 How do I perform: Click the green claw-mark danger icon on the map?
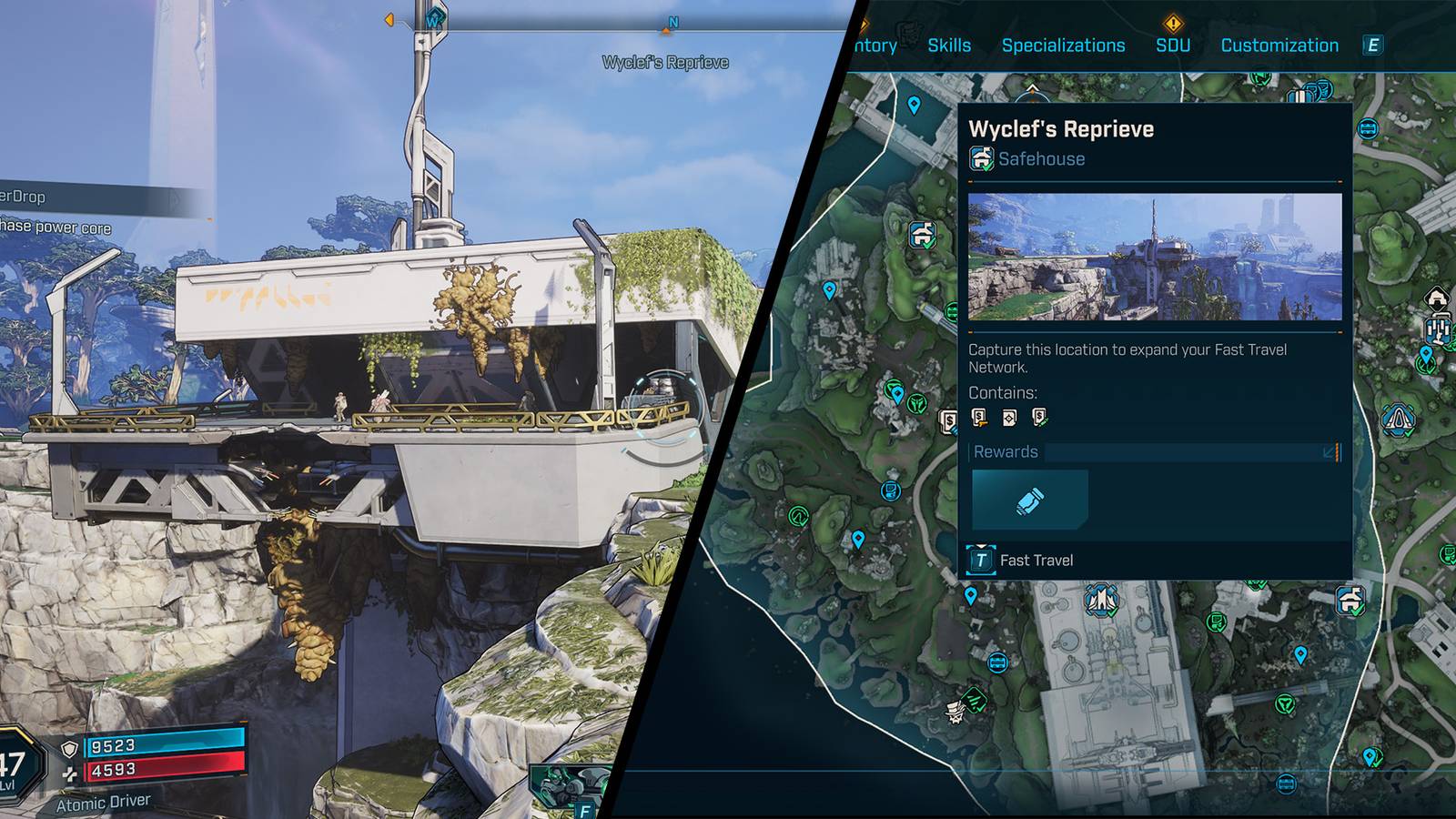click(x=974, y=698)
